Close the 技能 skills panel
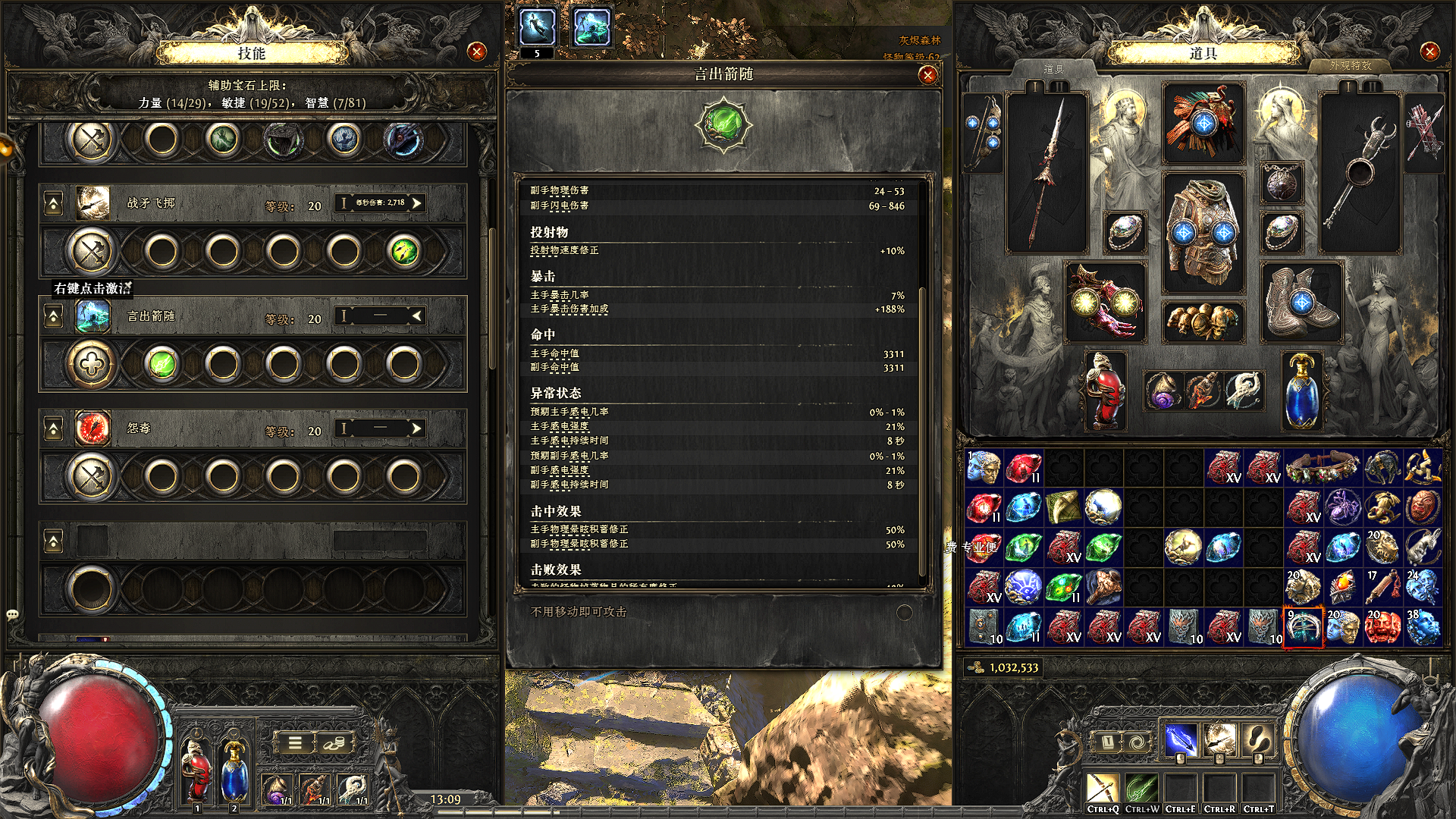Screen dimensions: 1456x819 [x=477, y=52]
